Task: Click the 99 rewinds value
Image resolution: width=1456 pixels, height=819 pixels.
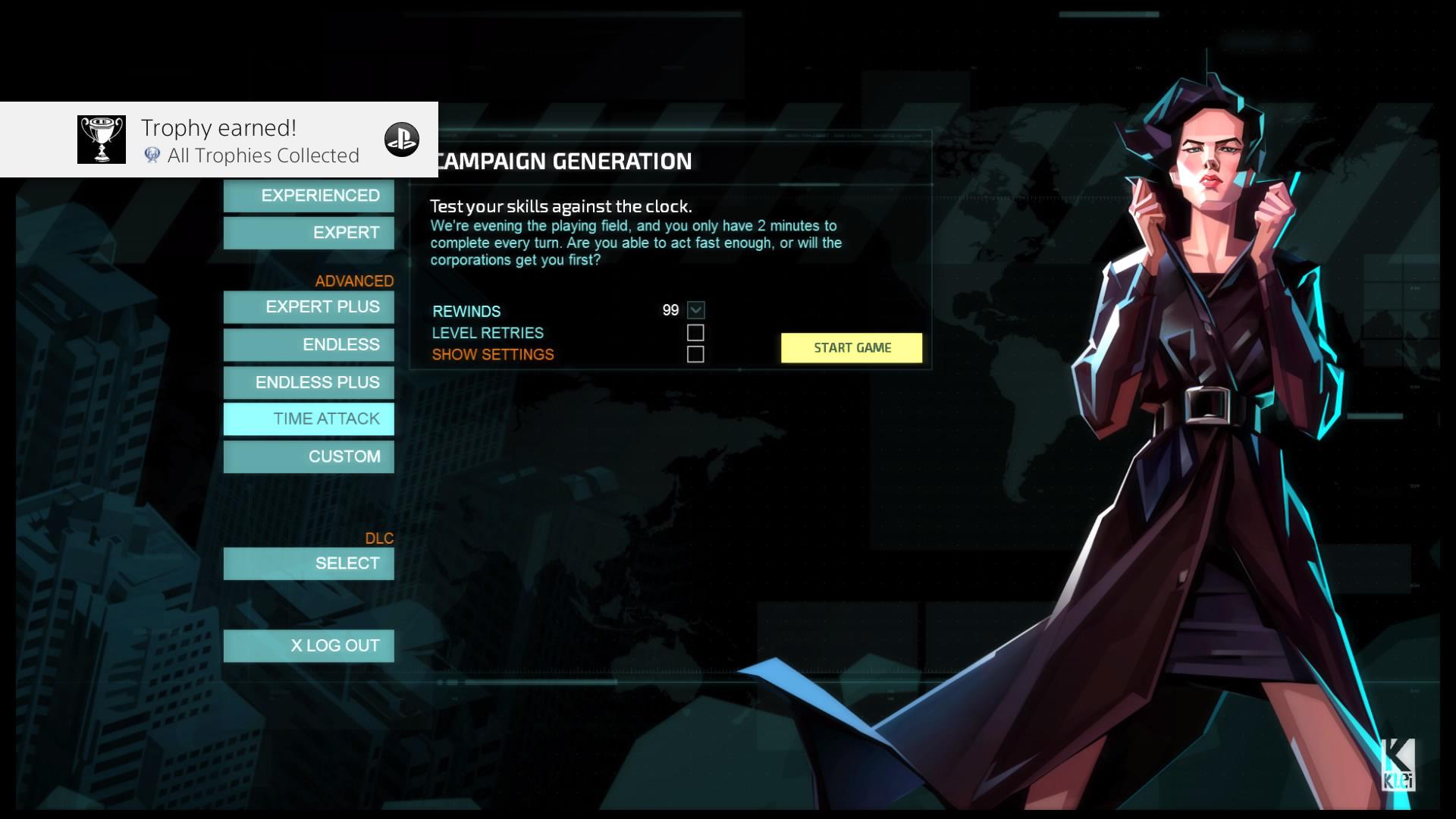Action: point(670,310)
